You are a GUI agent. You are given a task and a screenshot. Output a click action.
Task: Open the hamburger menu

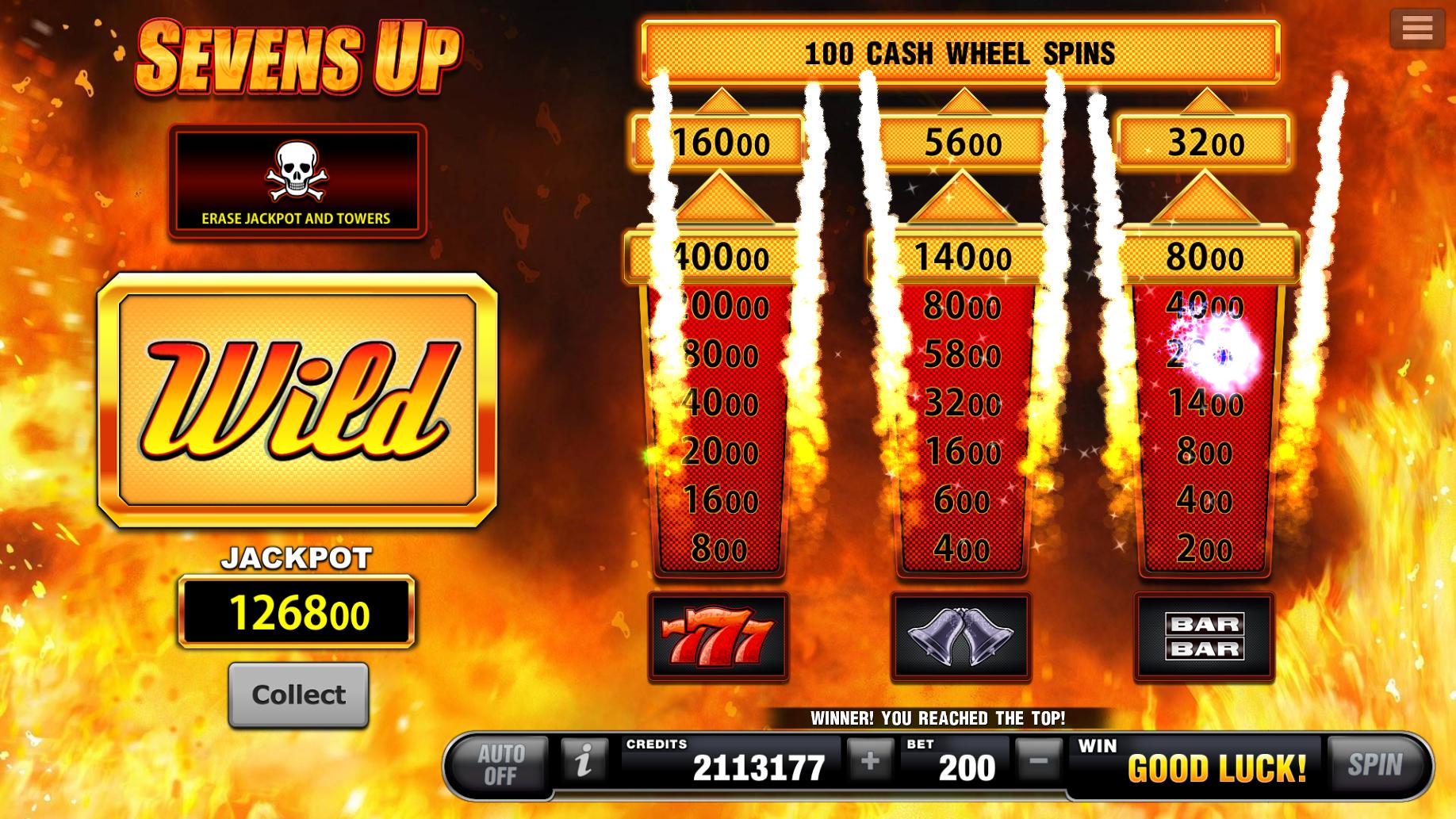pyautogui.click(x=1417, y=26)
